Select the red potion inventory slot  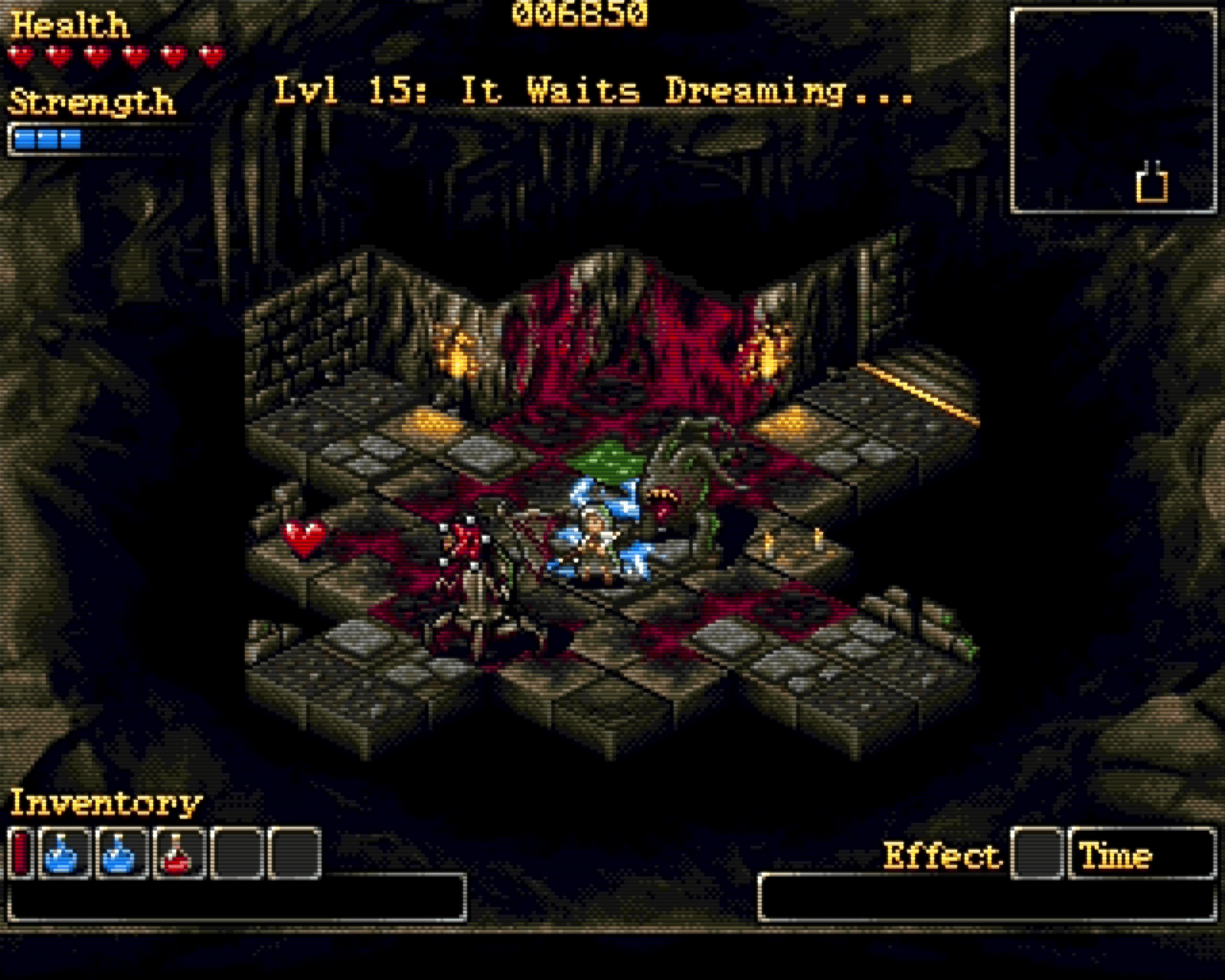click(179, 854)
